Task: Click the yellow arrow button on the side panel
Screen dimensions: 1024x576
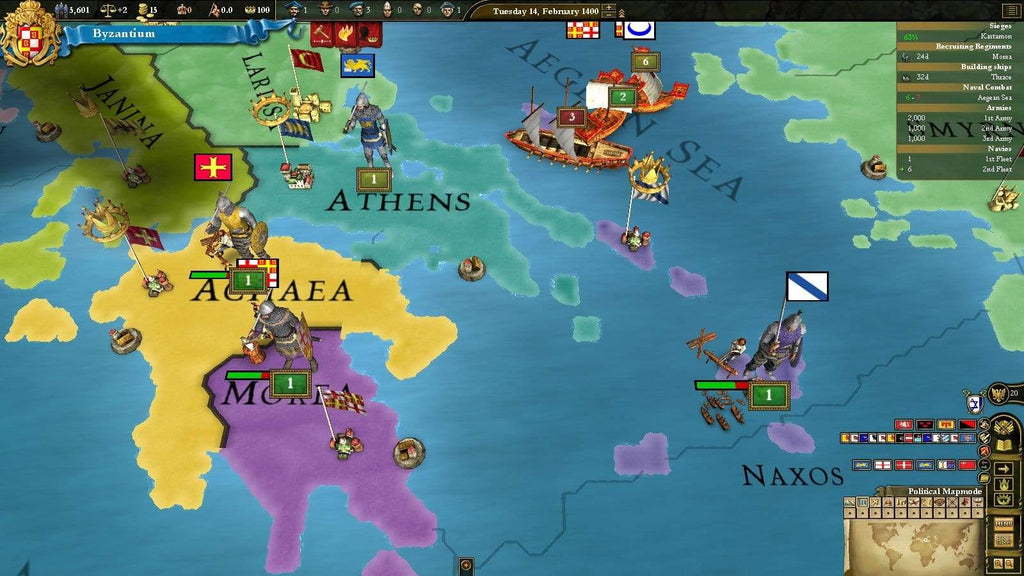Action: (1003, 468)
